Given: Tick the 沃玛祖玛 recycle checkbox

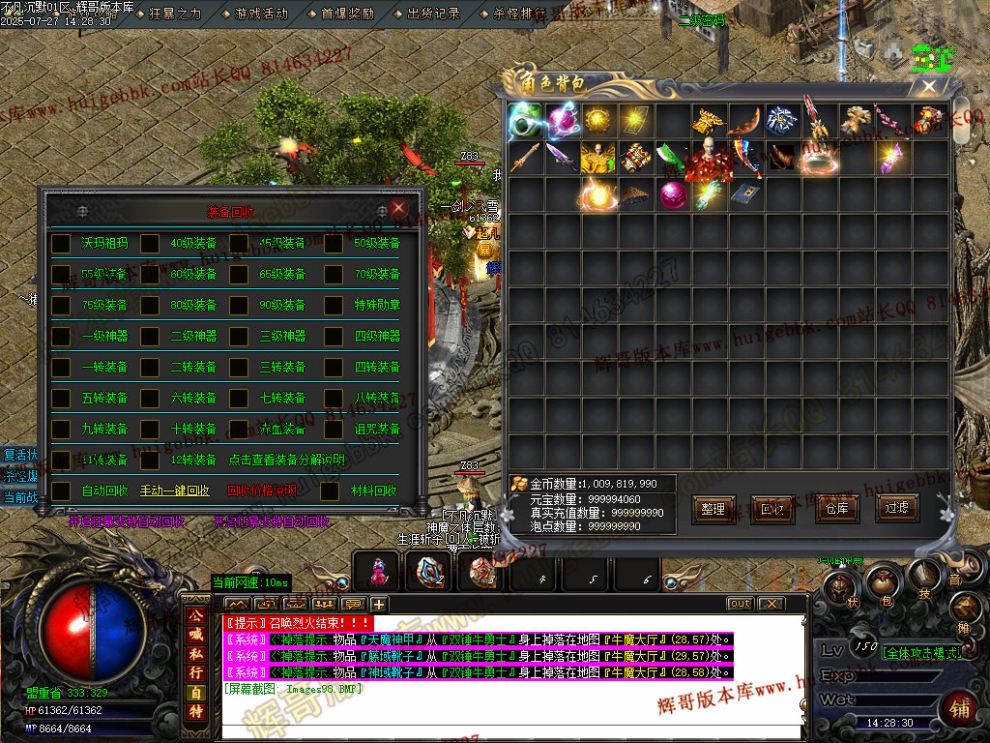Looking at the screenshot, I should [62, 243].
